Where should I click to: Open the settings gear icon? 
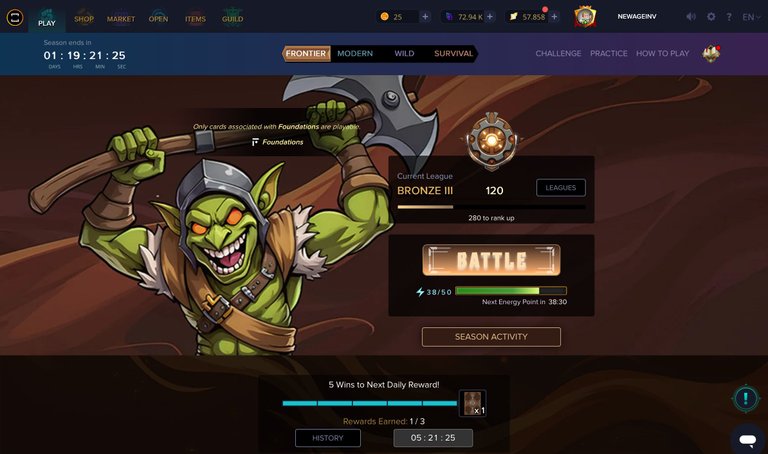coord(711,17)
